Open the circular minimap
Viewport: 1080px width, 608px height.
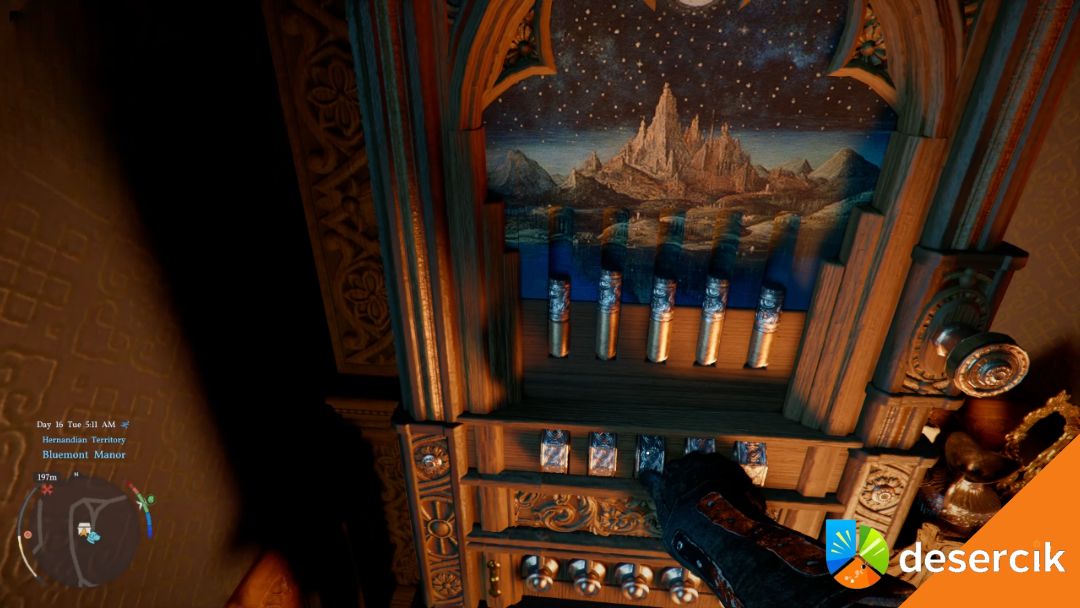pos(82,531)
